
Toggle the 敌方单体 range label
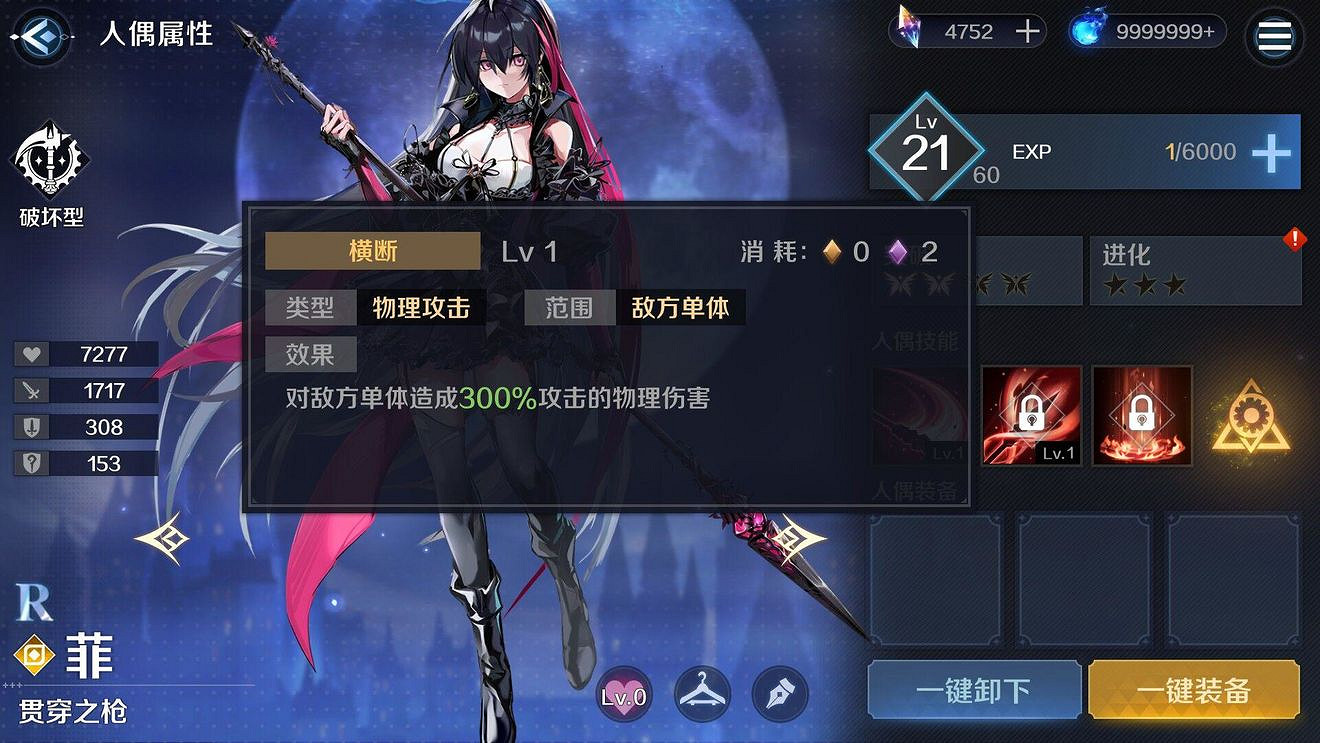pos(683,308)
